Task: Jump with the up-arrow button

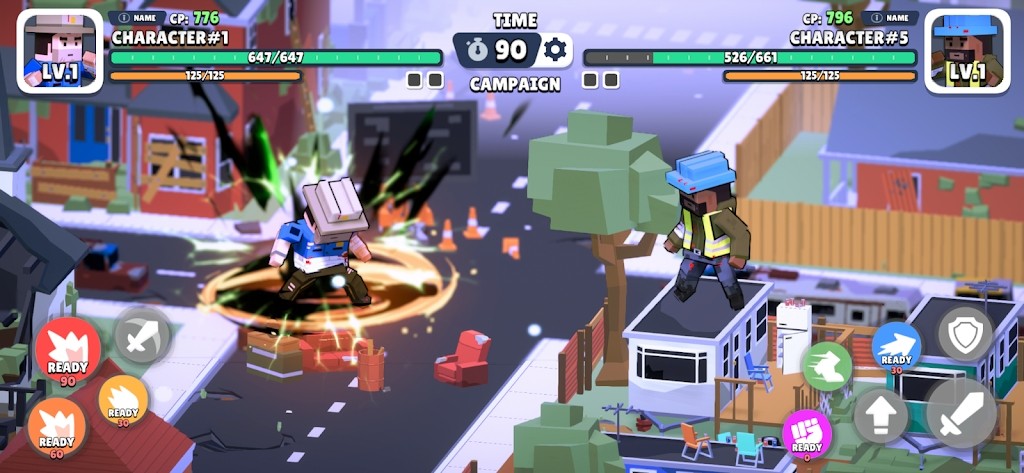Action: click(881, 415)
